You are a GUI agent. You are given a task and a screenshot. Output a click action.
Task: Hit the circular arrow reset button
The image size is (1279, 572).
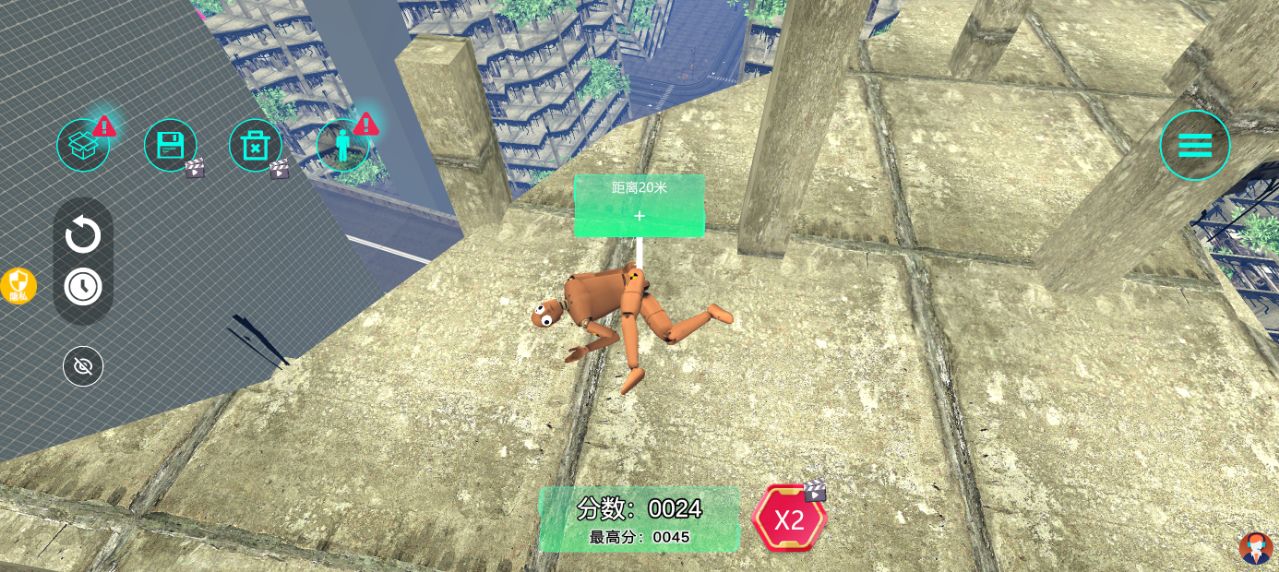tap(83, 237)
